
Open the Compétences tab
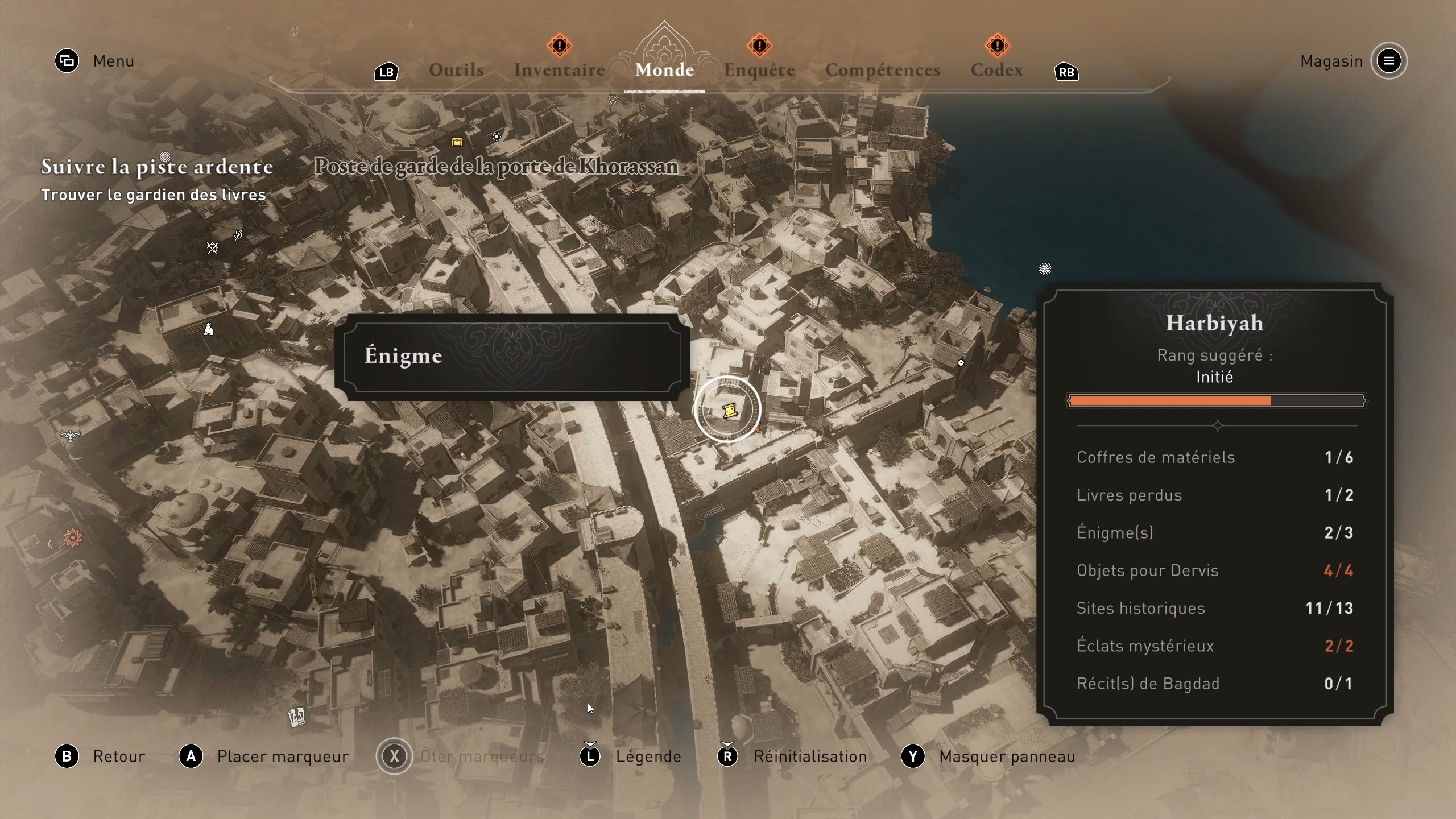coord(882,69)
